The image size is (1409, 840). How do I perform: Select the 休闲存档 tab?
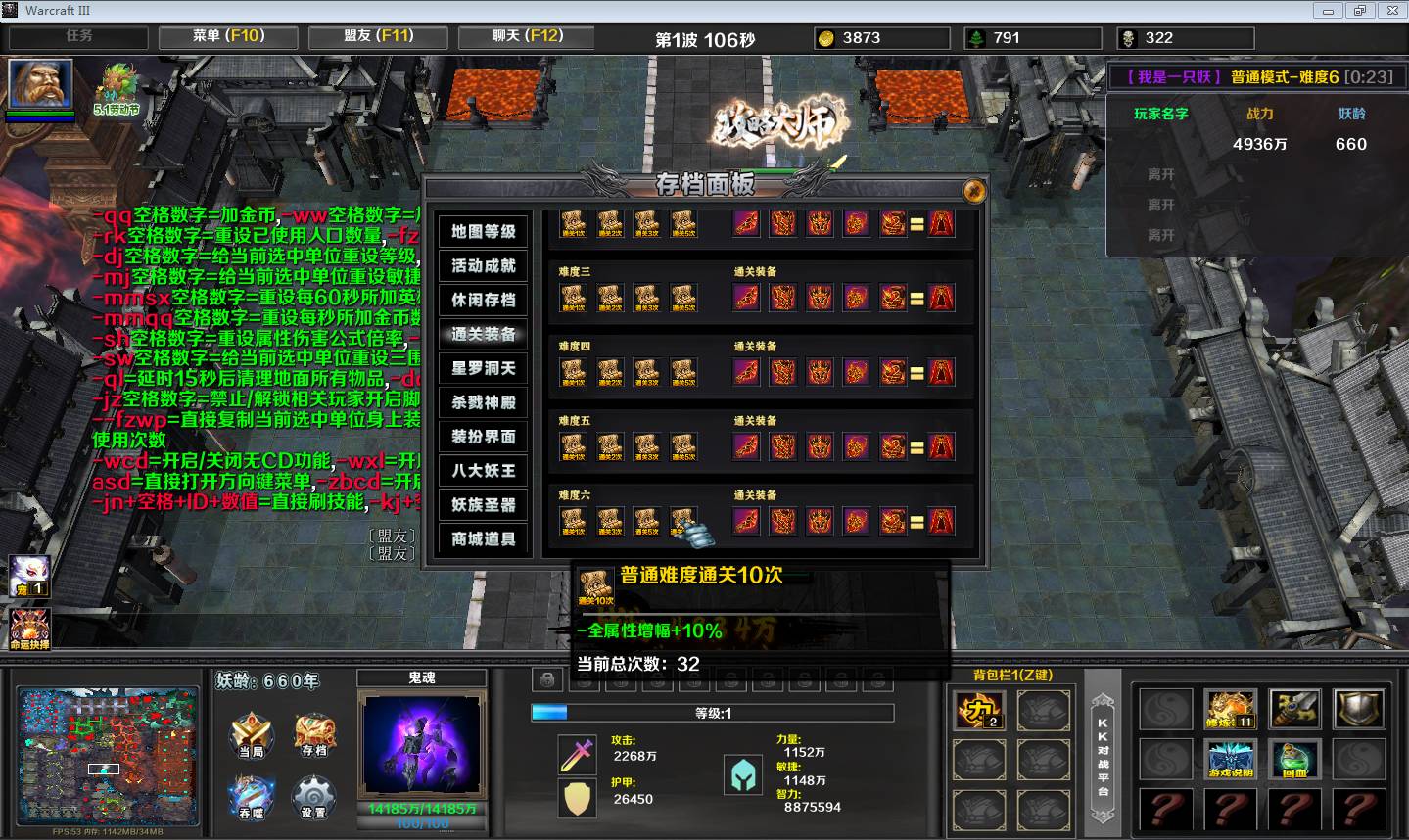(484, 301)
